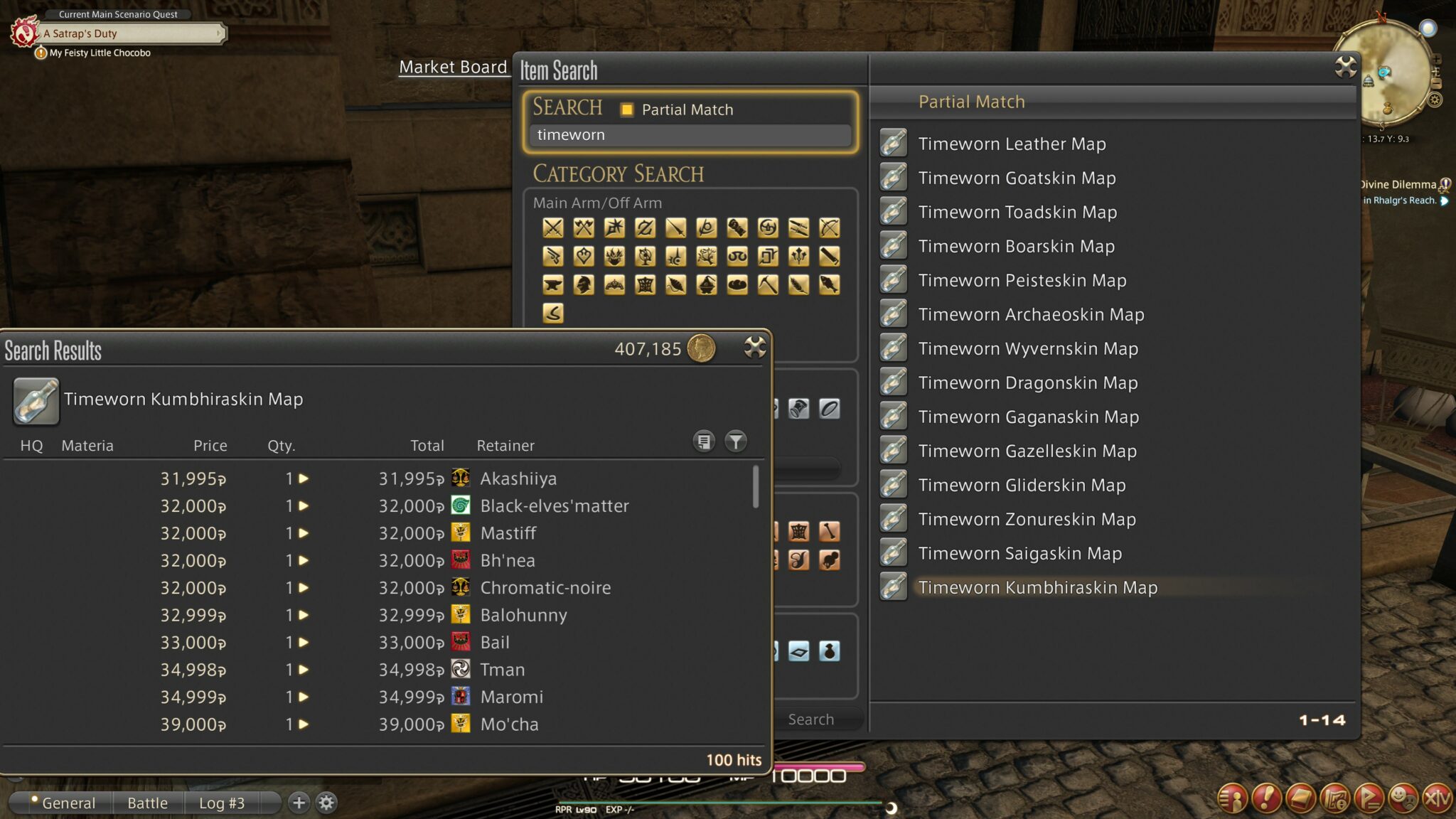The height and width of the screenshot is (819, 1456).
Task: Open the filter funnel icon in Search Results
Action: pos(736,441)
